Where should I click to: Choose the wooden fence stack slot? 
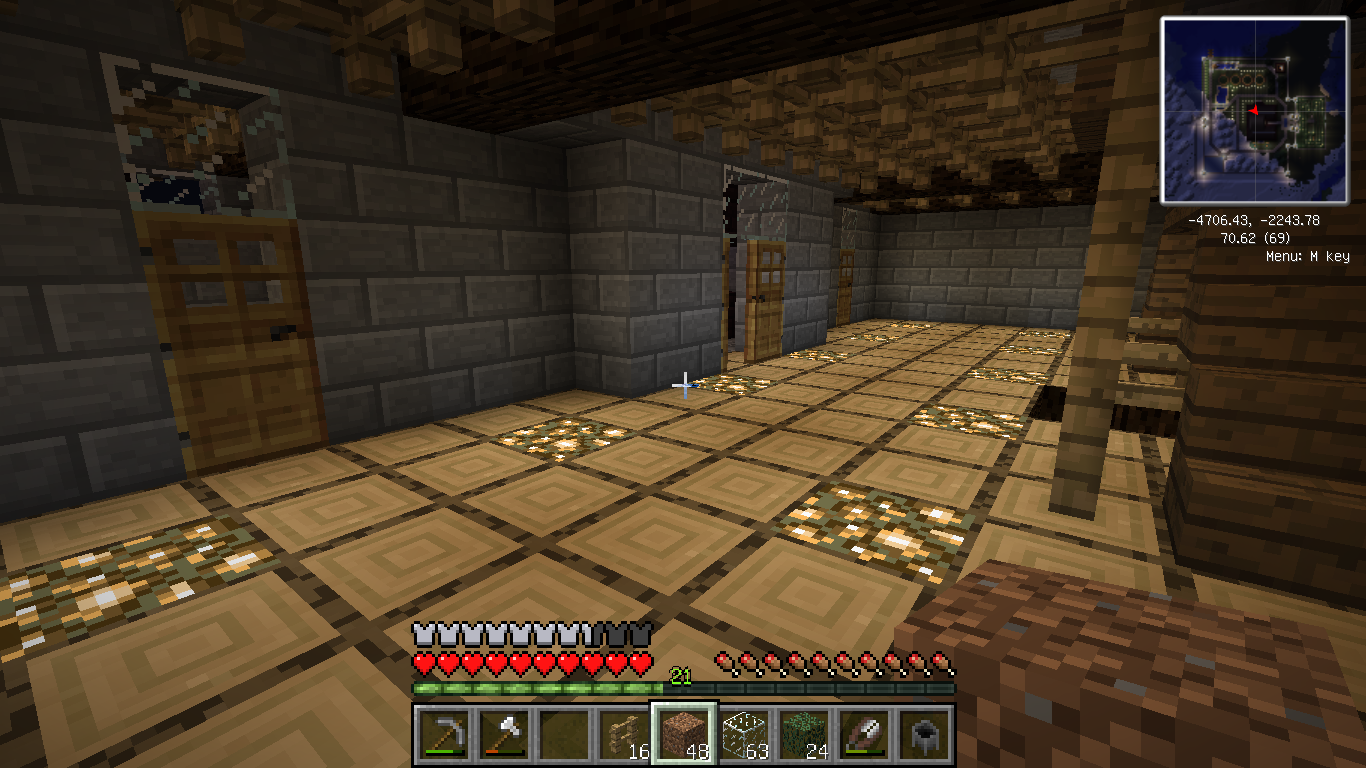point(623,735)
